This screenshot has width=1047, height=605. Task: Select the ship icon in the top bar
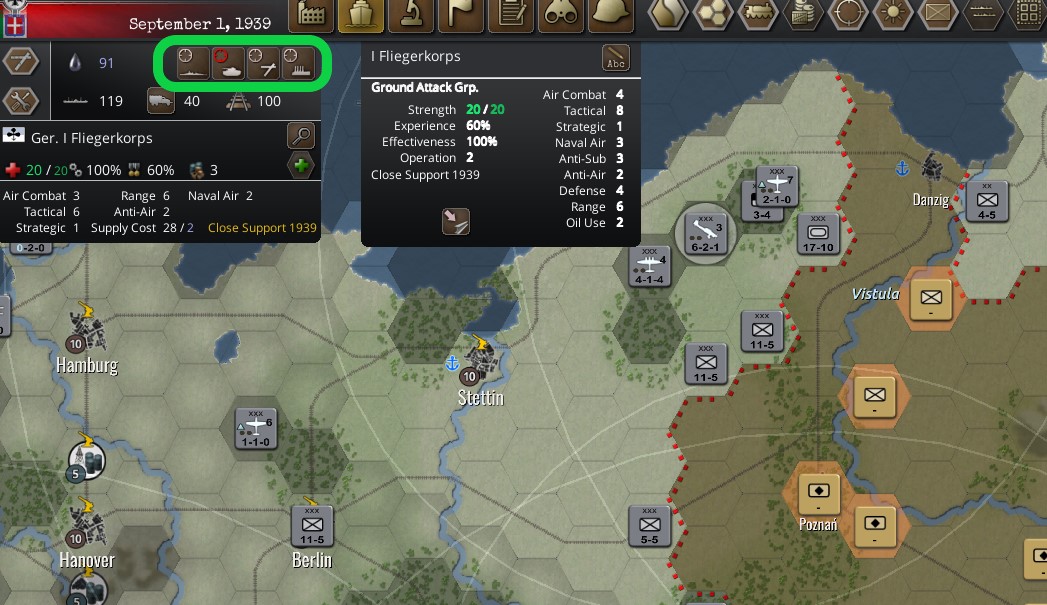click(x=360, y=14)
